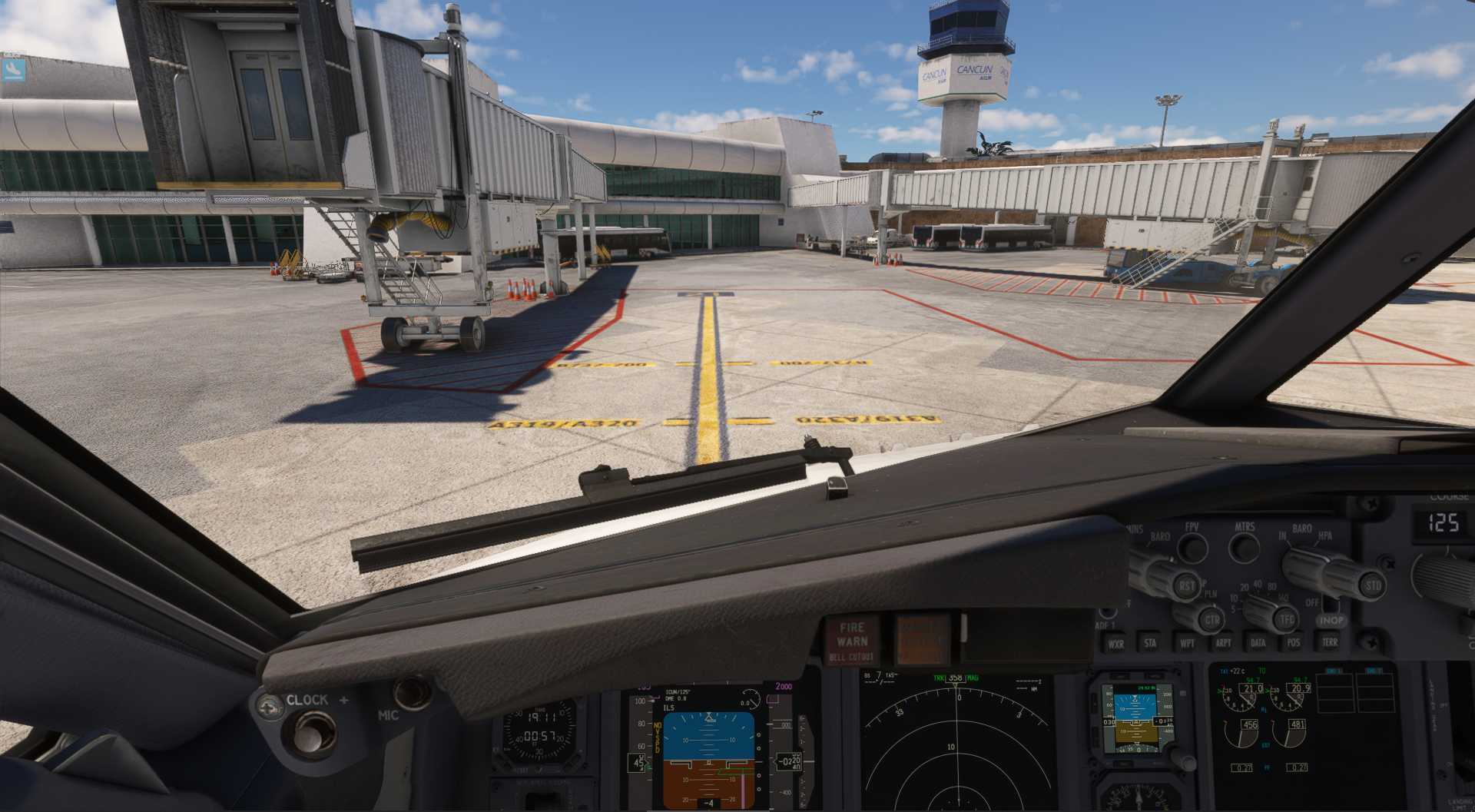Toggle the DATA map button
The width and height of the screenshot is (1475, 812).
(1258, 643)
